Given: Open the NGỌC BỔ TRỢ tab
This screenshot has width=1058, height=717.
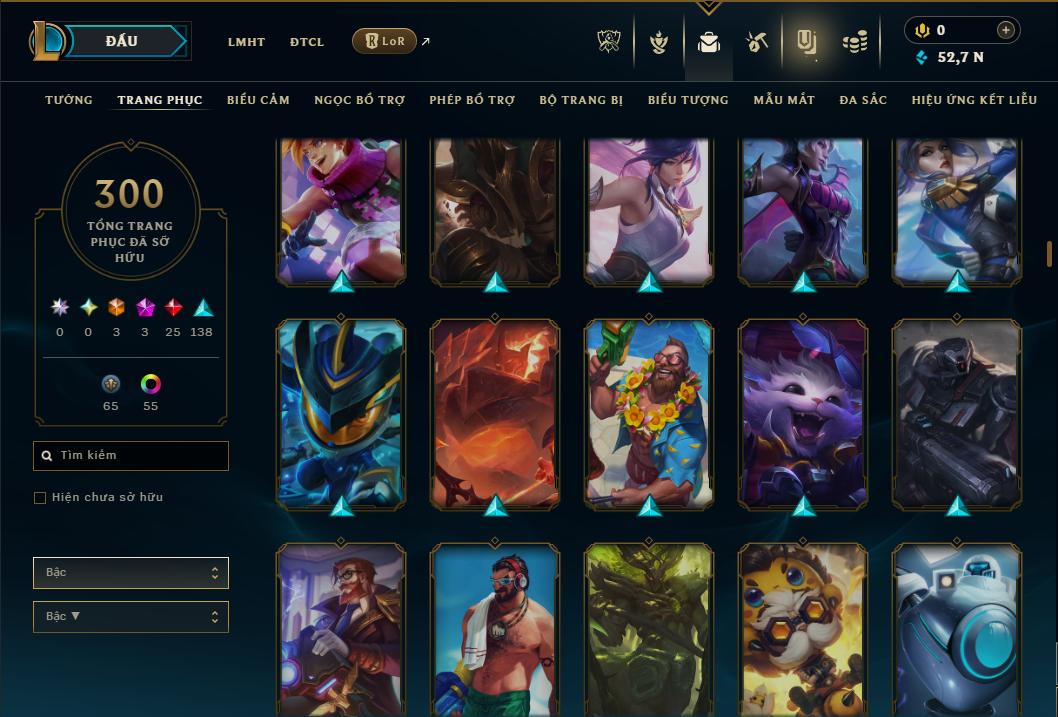Looking at the screenshot, I should [359, 100].
